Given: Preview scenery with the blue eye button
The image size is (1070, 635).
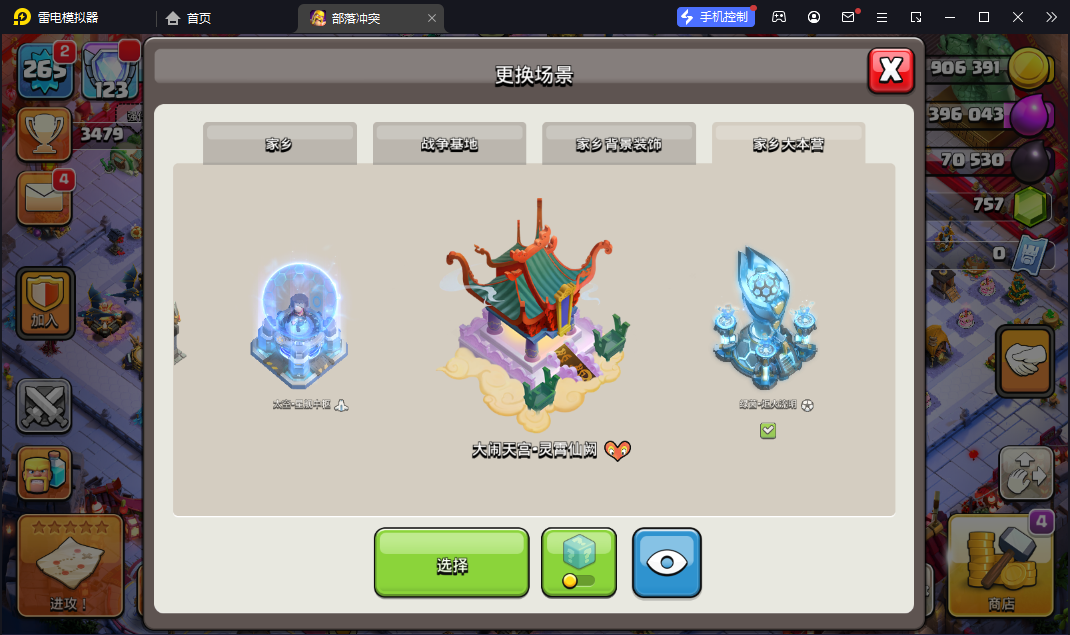Looking at the screenshot, I should coord(667,563).
